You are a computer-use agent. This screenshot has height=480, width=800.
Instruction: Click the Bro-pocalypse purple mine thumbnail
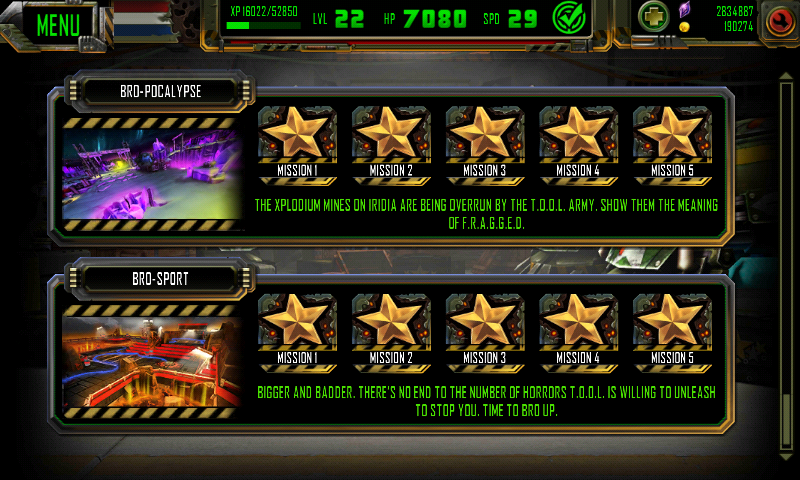[150, 174]
